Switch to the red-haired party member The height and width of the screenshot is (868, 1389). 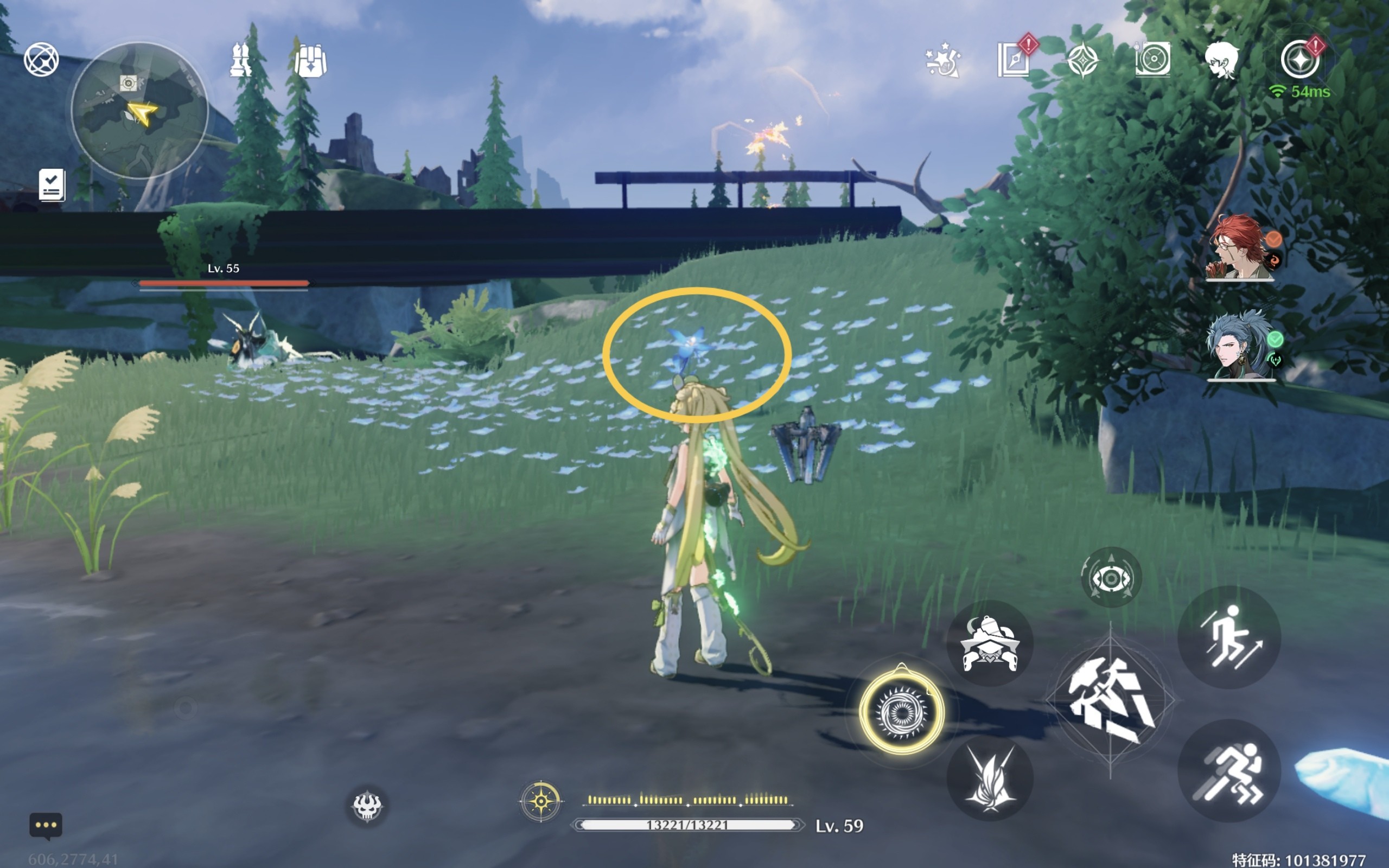(1240, 247)
